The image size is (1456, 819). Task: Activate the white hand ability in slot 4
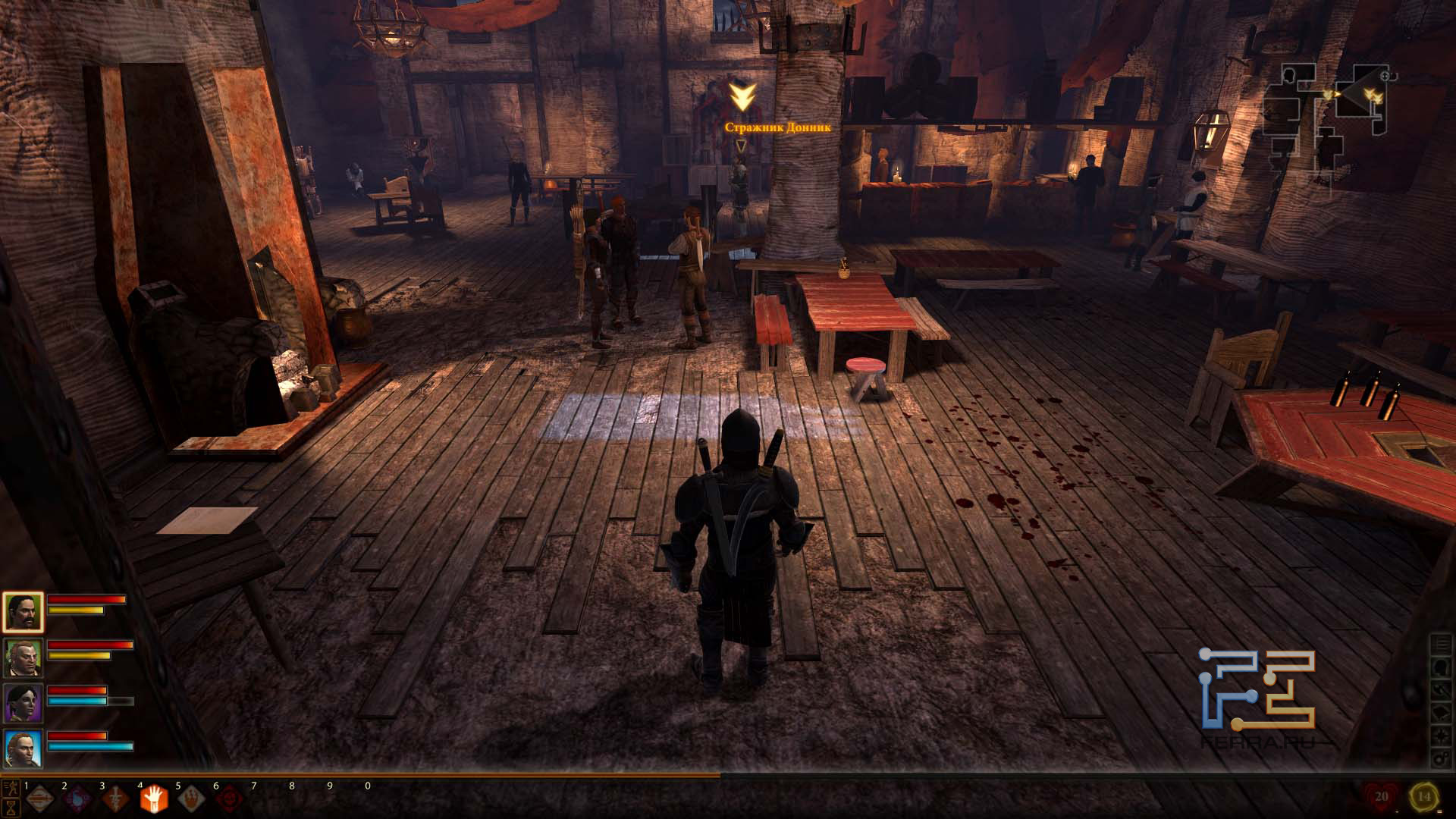pyautogui.click(x=152, y=799)
